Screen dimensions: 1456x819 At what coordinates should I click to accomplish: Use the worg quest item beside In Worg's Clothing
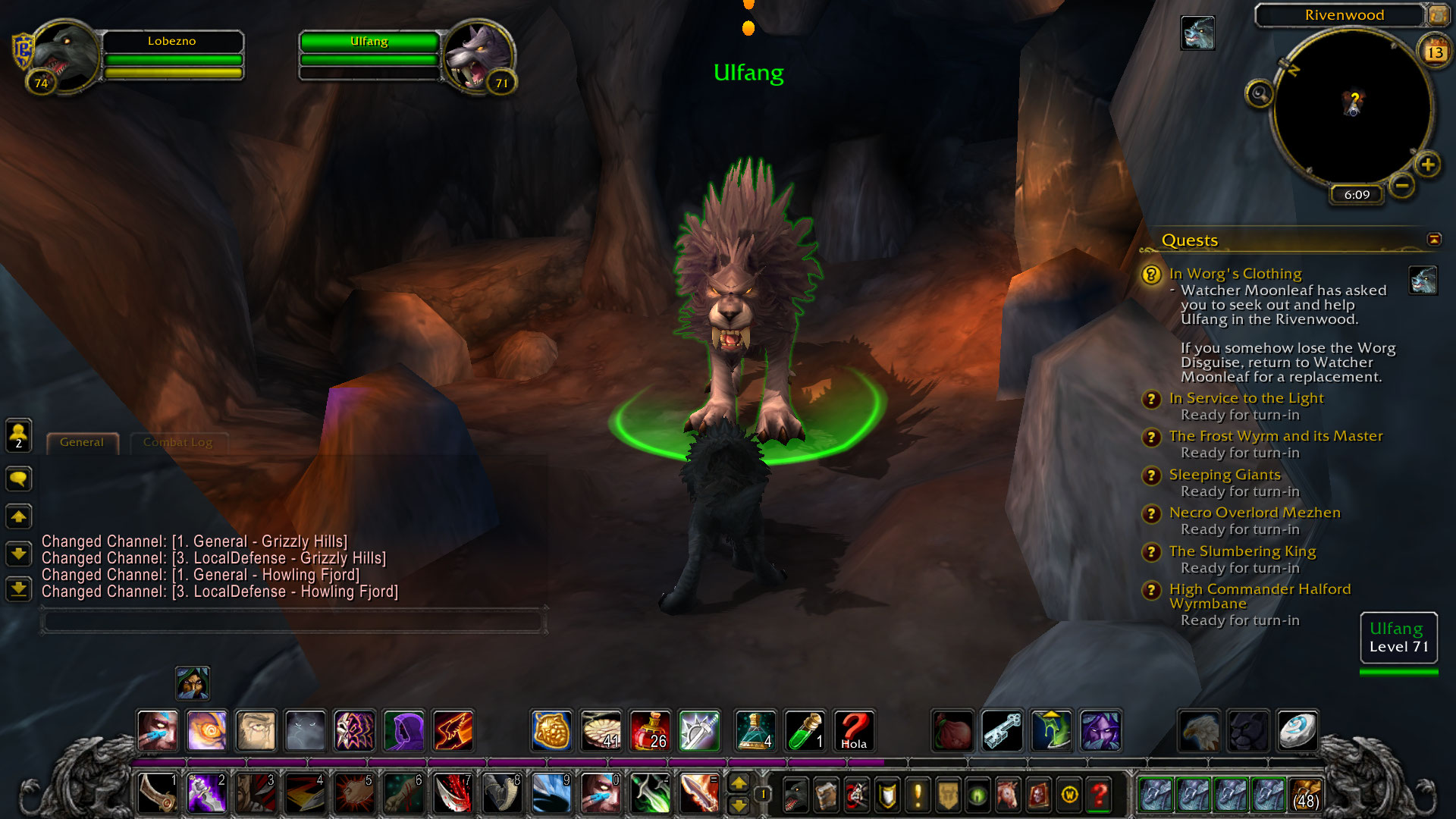click(x=1423, y=280)
